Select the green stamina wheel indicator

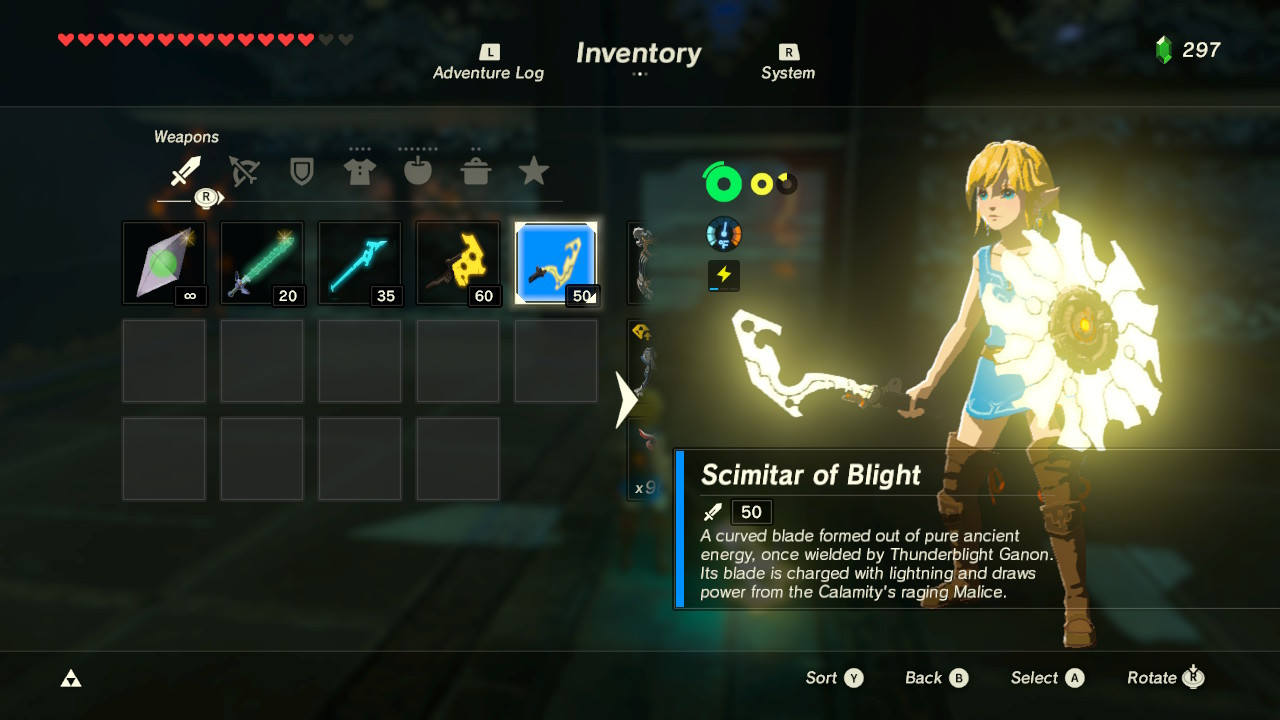coord(723,183)
